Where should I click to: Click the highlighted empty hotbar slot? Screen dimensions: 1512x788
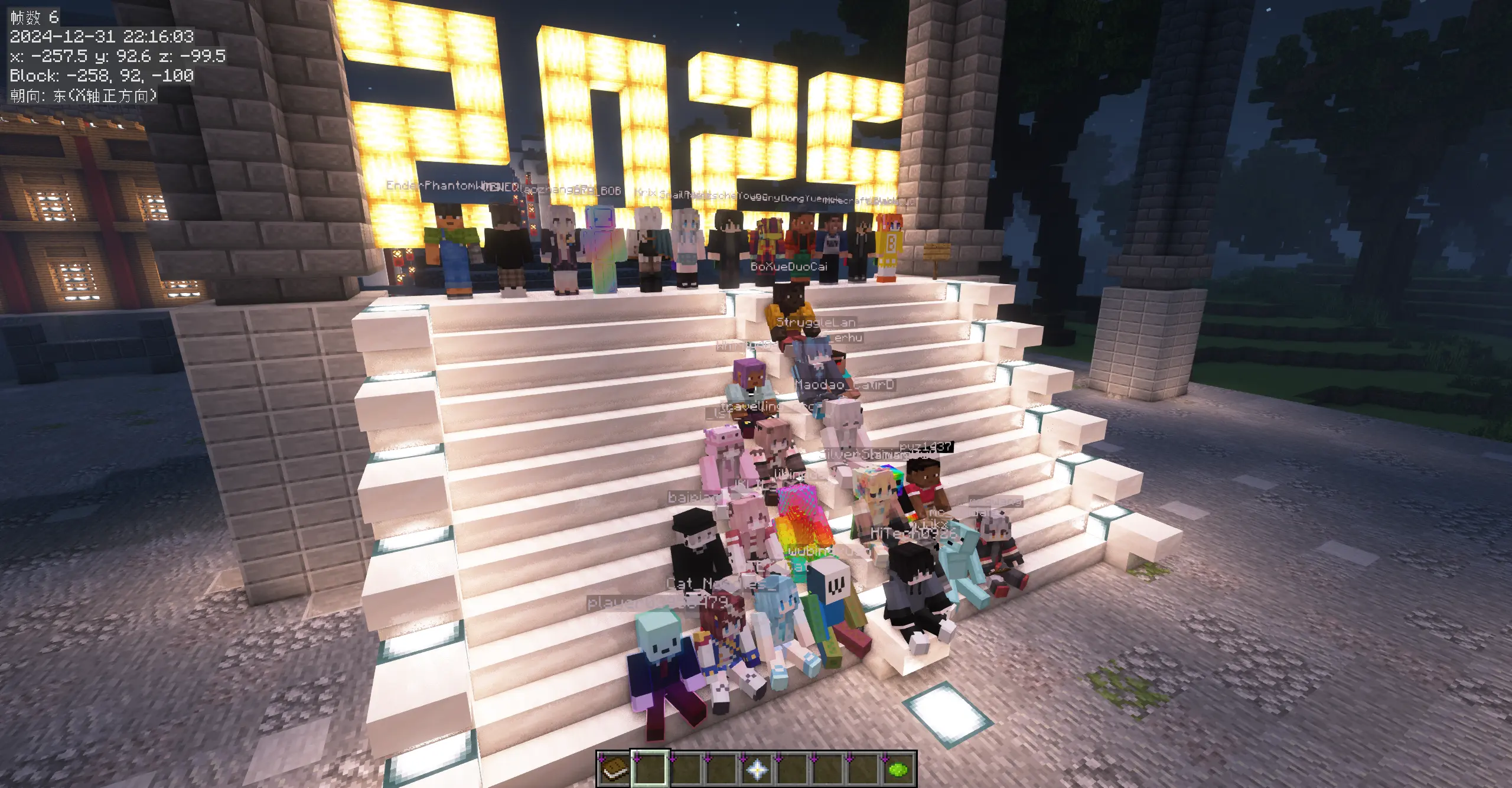(x=650, y=769)
